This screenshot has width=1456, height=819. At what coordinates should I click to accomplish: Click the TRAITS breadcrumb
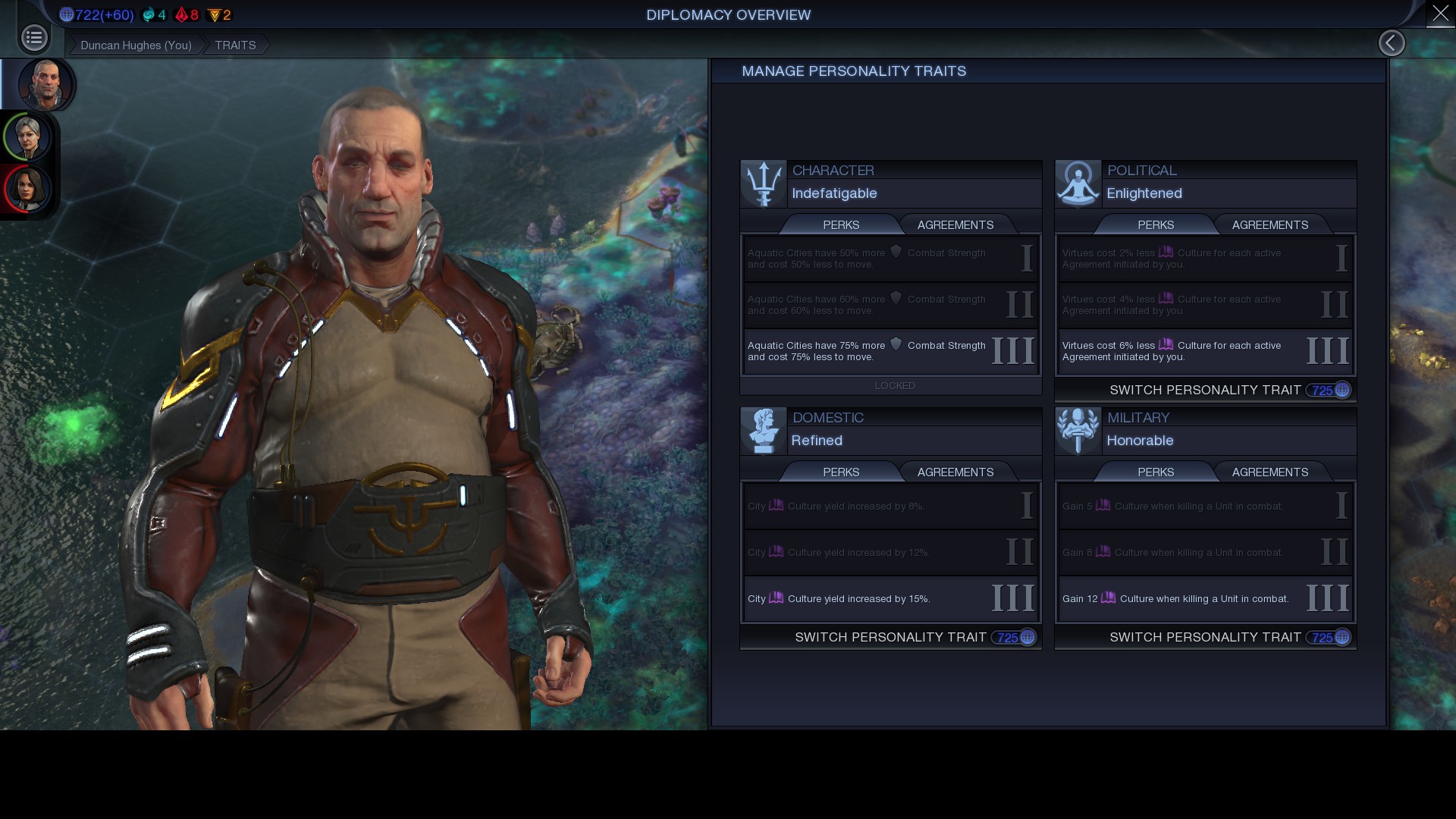pos(235,45)
